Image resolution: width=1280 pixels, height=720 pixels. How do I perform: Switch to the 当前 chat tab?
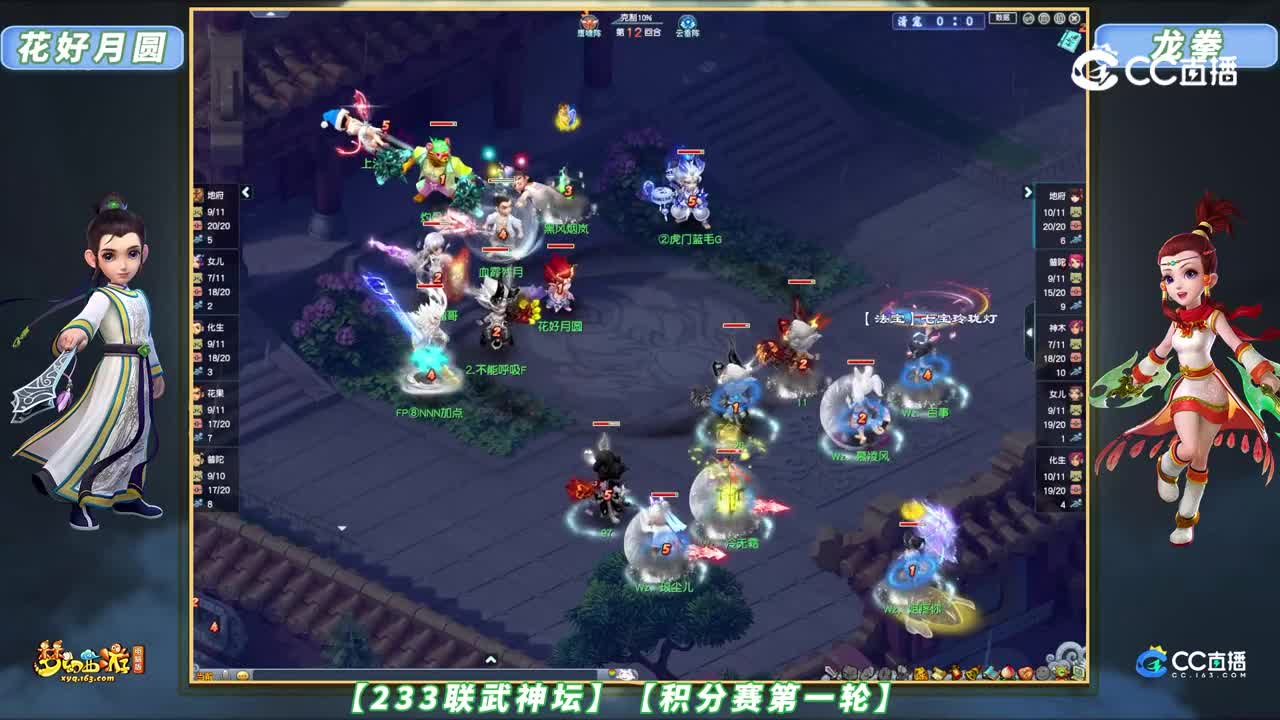[x=204, y=676]
